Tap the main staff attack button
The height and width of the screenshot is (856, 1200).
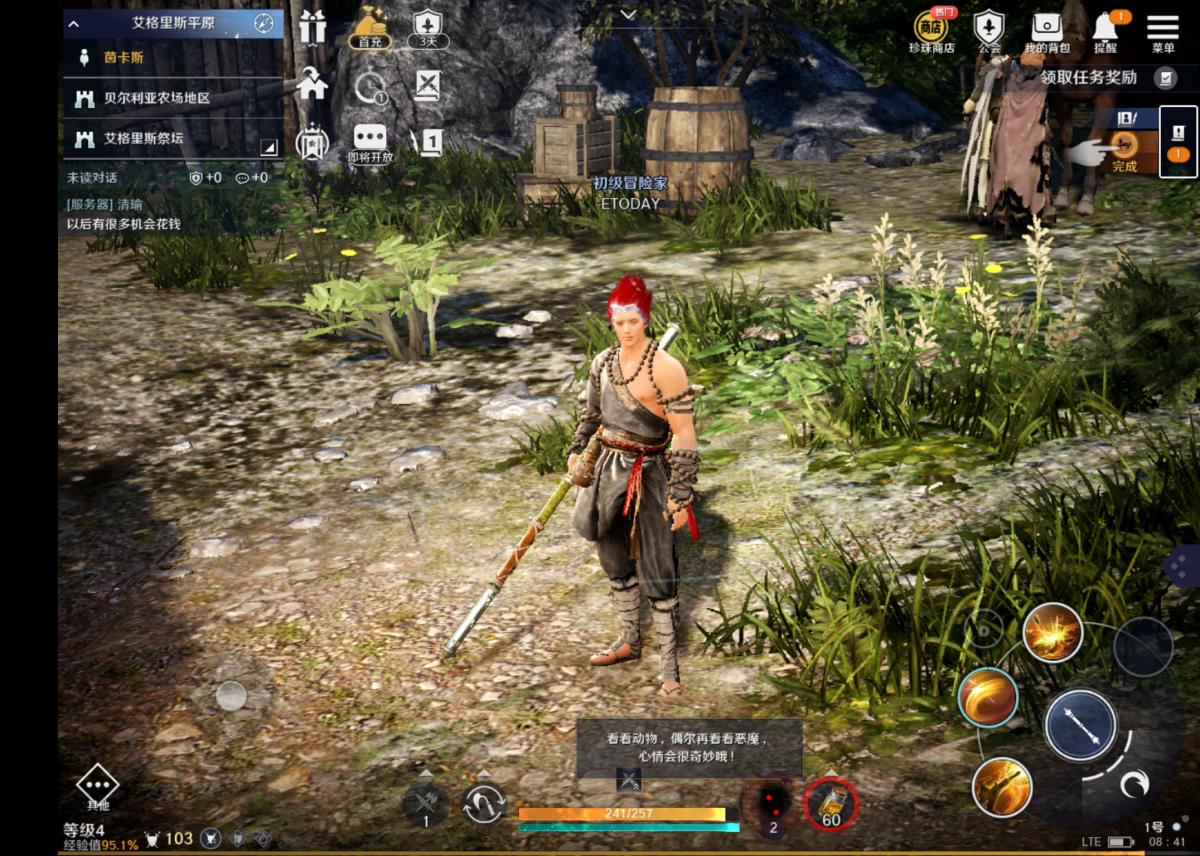click(1080, 725)
